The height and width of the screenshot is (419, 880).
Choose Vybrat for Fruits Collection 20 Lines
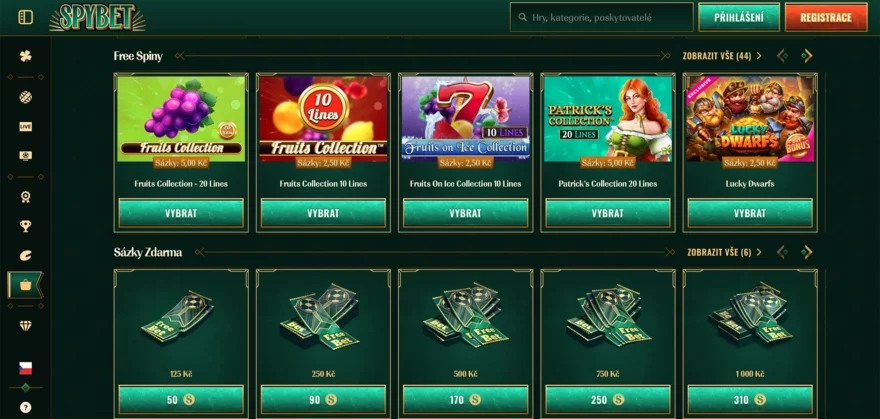coord(181,213)
